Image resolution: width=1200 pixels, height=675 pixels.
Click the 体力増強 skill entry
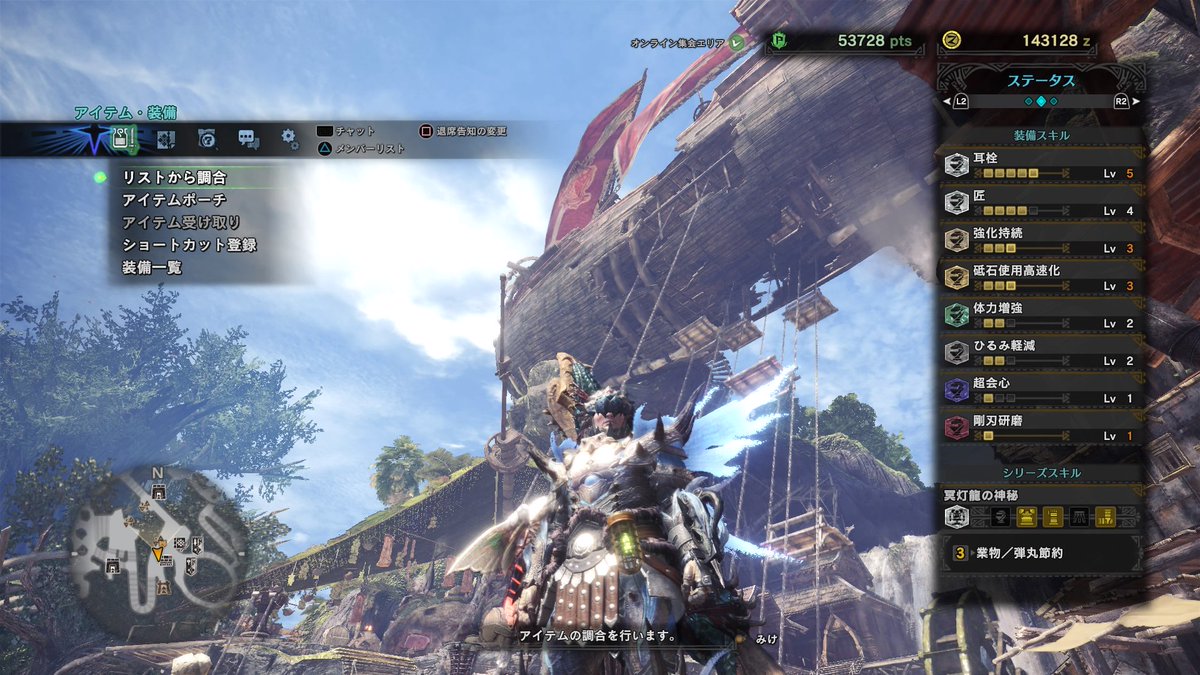pyautogui.click(x=1041, y=315)
